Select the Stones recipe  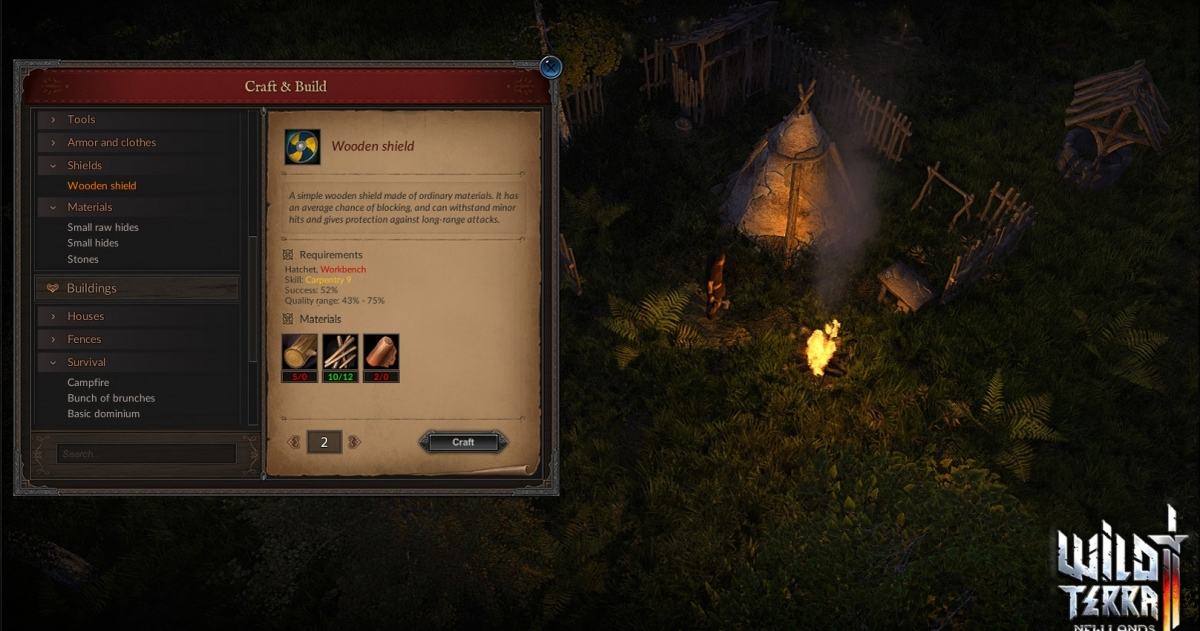tap(83, 260)
